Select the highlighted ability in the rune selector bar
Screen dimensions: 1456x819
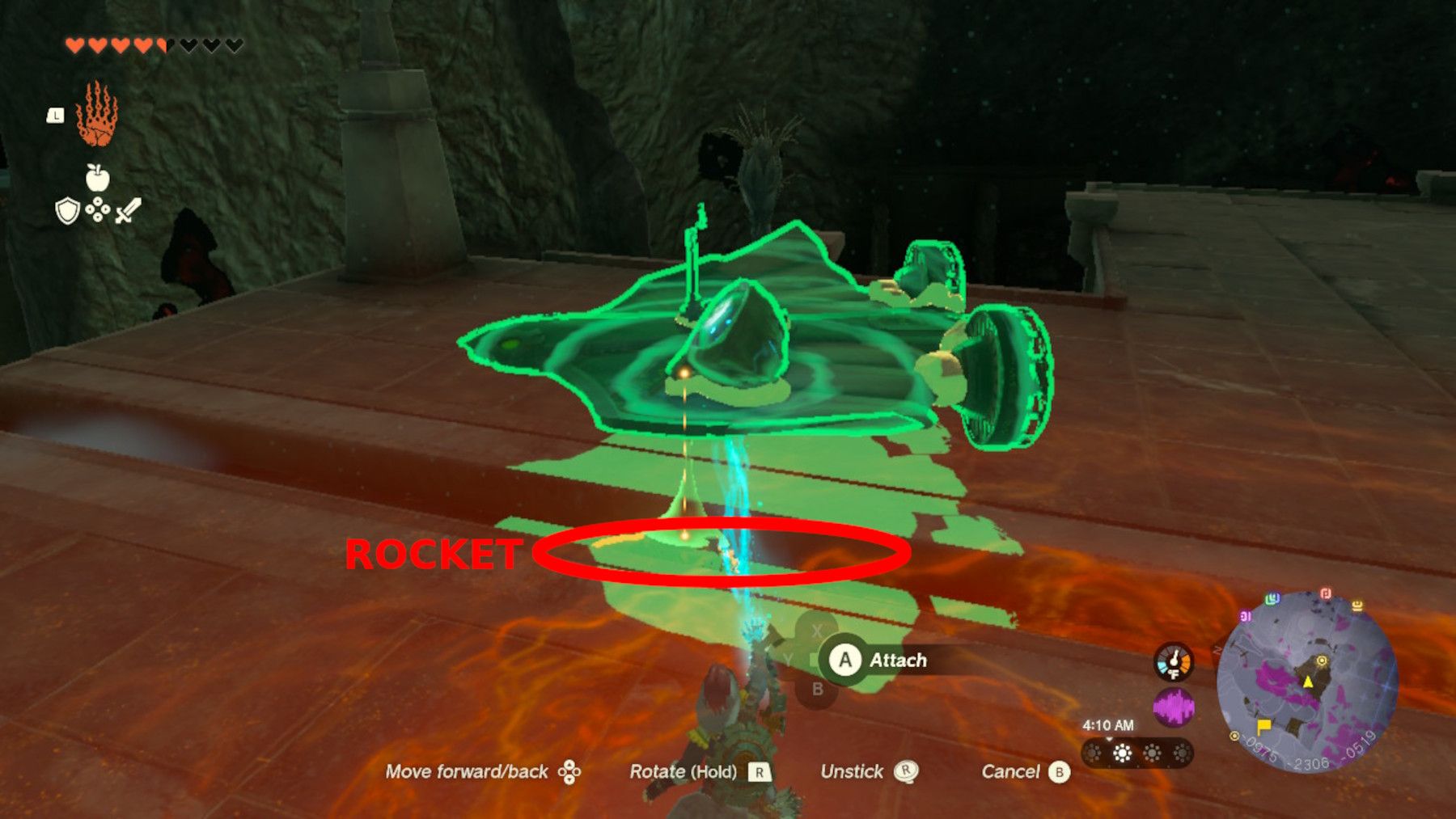click(1123, 754)
